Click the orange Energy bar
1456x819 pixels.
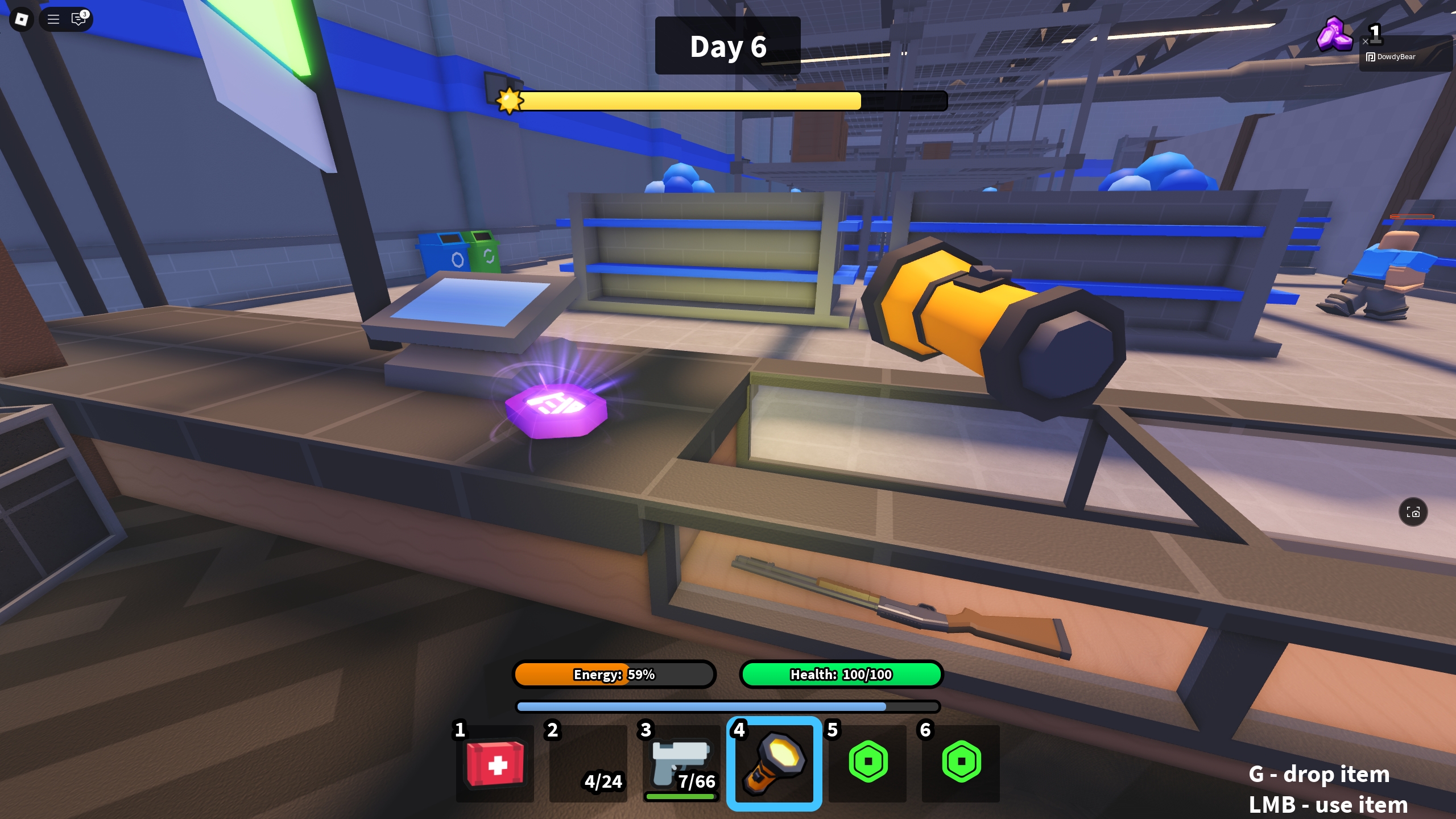614,675
